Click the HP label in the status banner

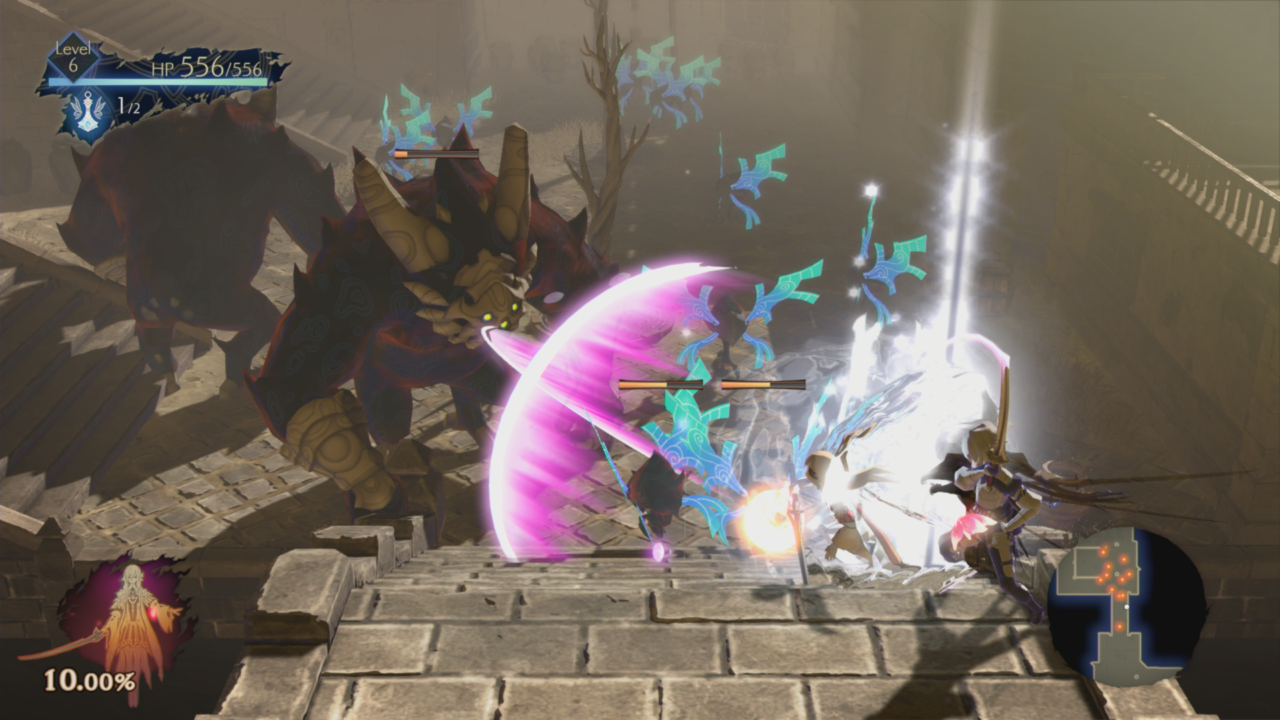163,68
